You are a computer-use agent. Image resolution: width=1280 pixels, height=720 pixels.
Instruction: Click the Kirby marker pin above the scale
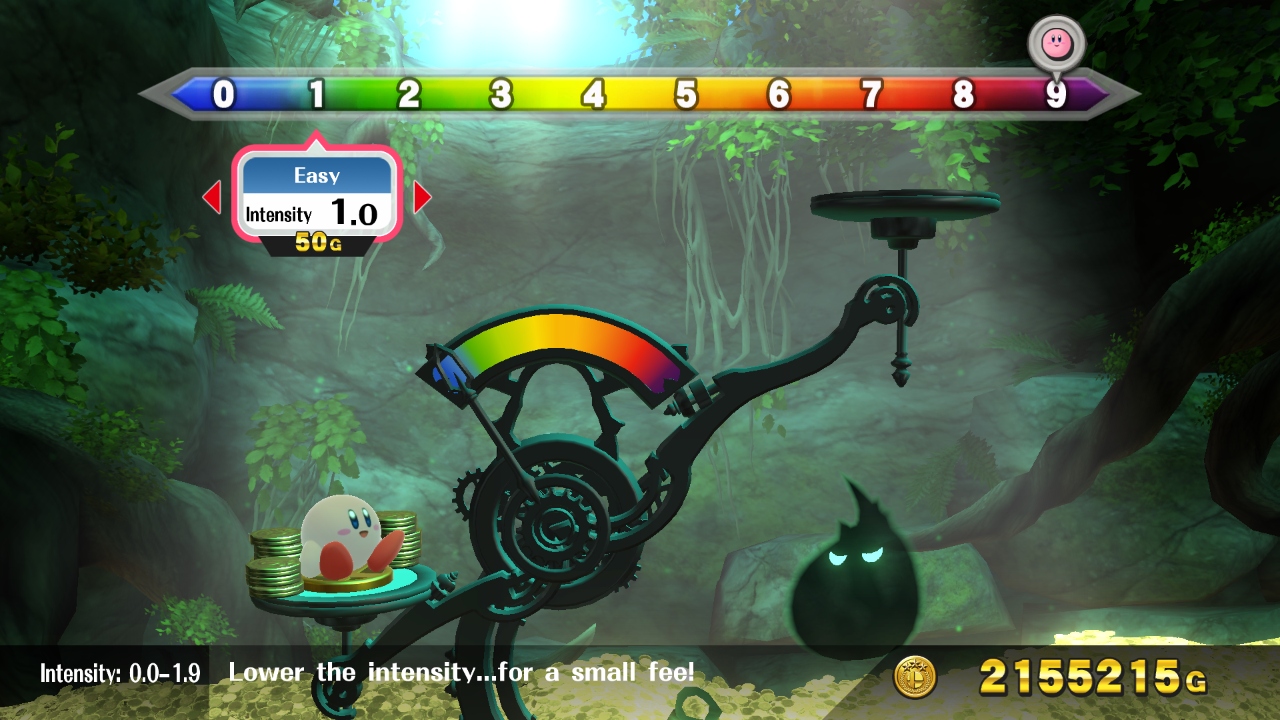1055,41
